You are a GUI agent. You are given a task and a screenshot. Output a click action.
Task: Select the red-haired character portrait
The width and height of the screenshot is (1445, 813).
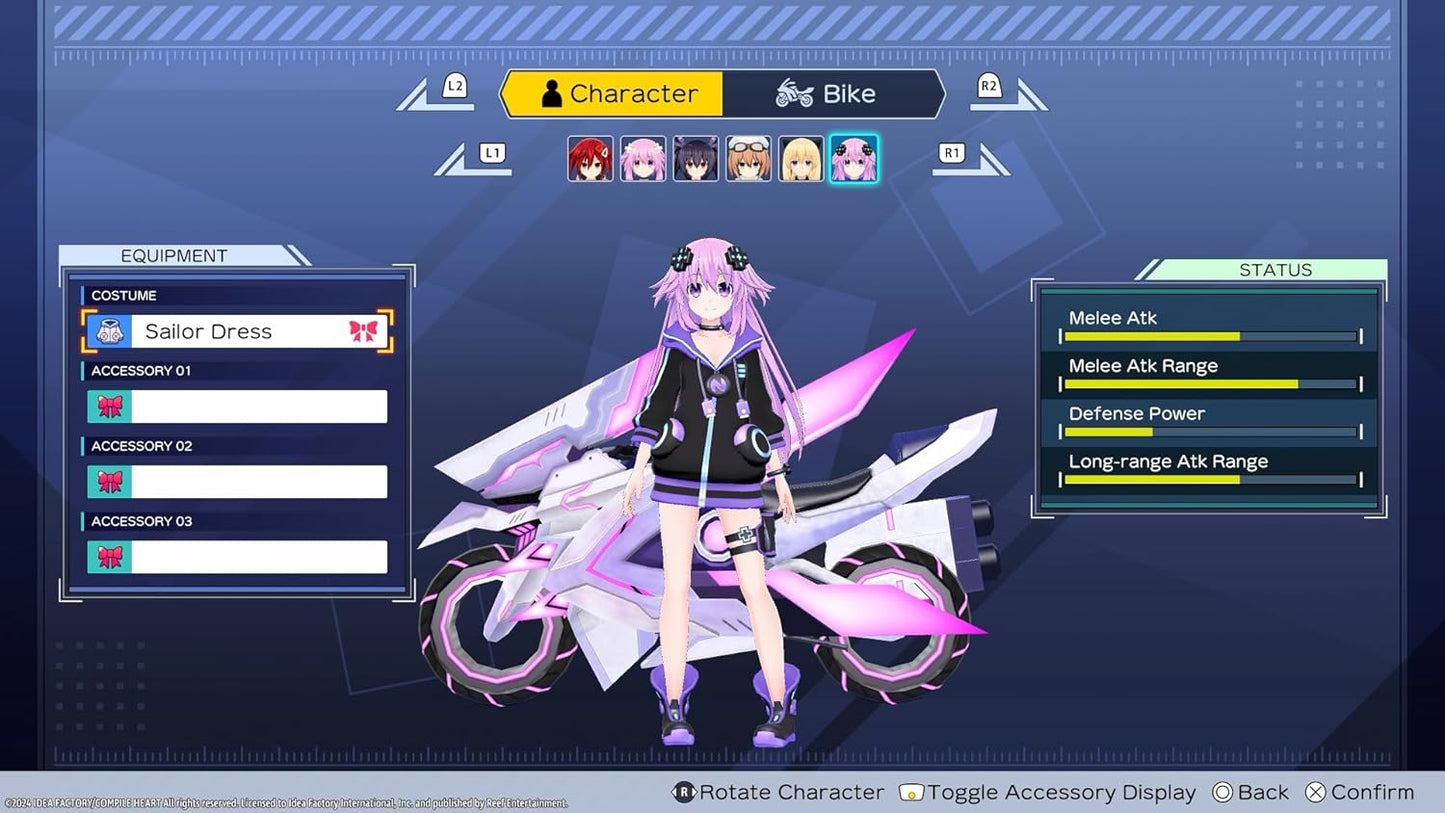(x=588, y=158)
